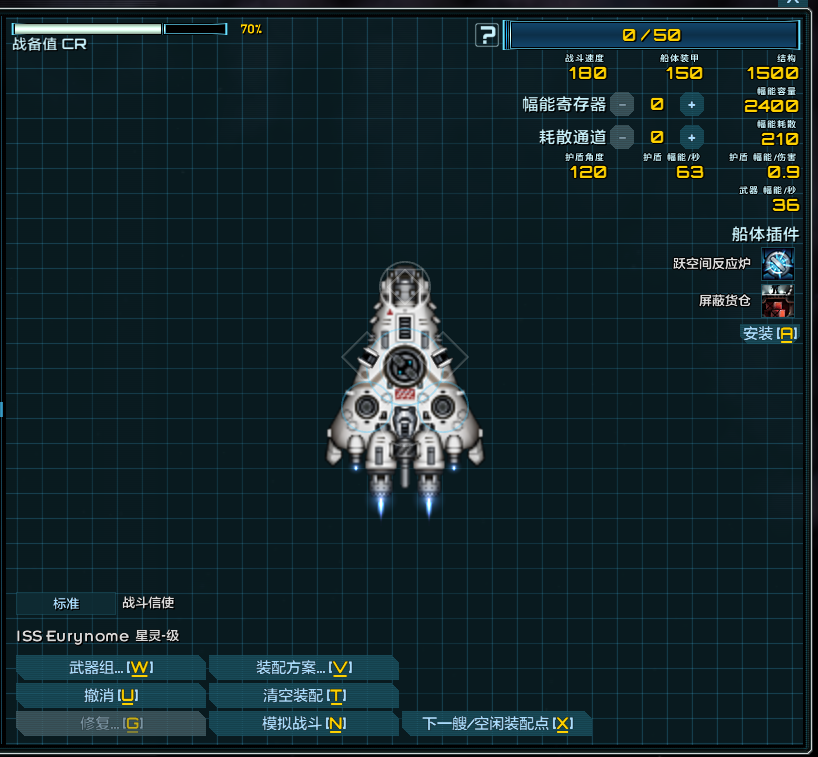Screen dimensions: 818x757
Task: Select the 屏蔽货仓 hull mod icon
Action: pos(778,300)
